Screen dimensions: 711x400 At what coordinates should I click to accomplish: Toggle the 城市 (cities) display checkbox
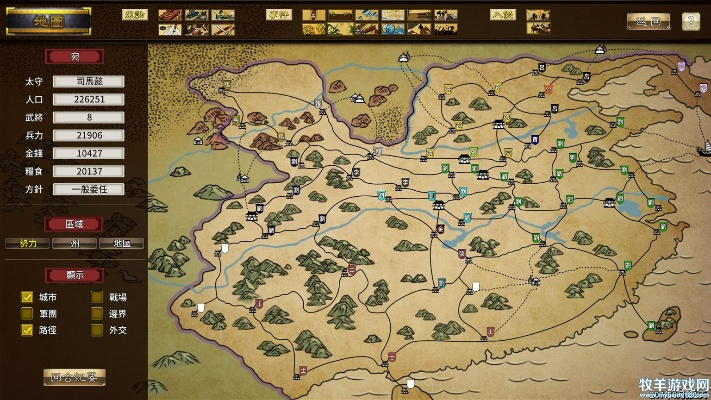(x=28, y=297)
